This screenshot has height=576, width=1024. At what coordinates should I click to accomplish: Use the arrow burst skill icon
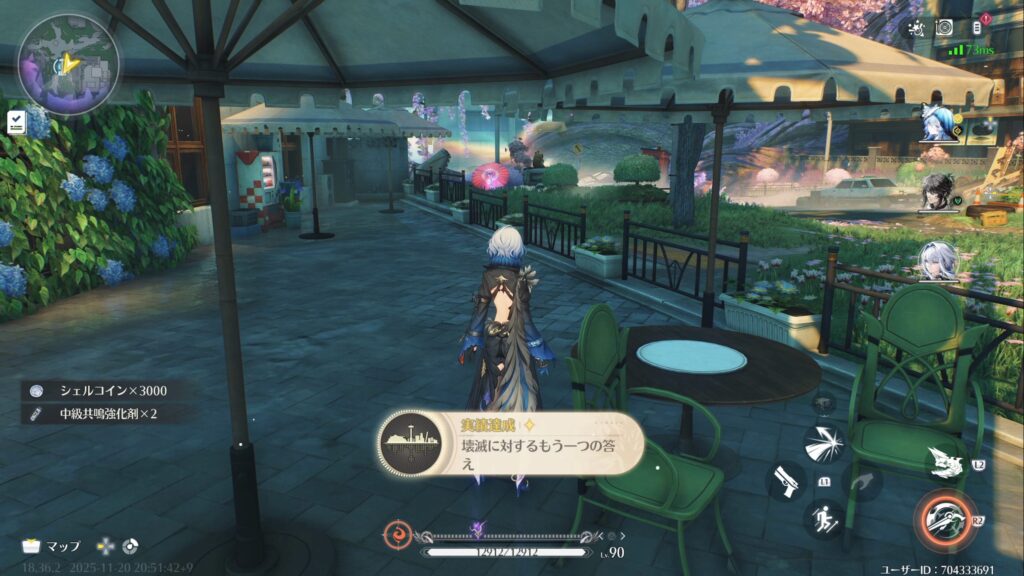824,443
